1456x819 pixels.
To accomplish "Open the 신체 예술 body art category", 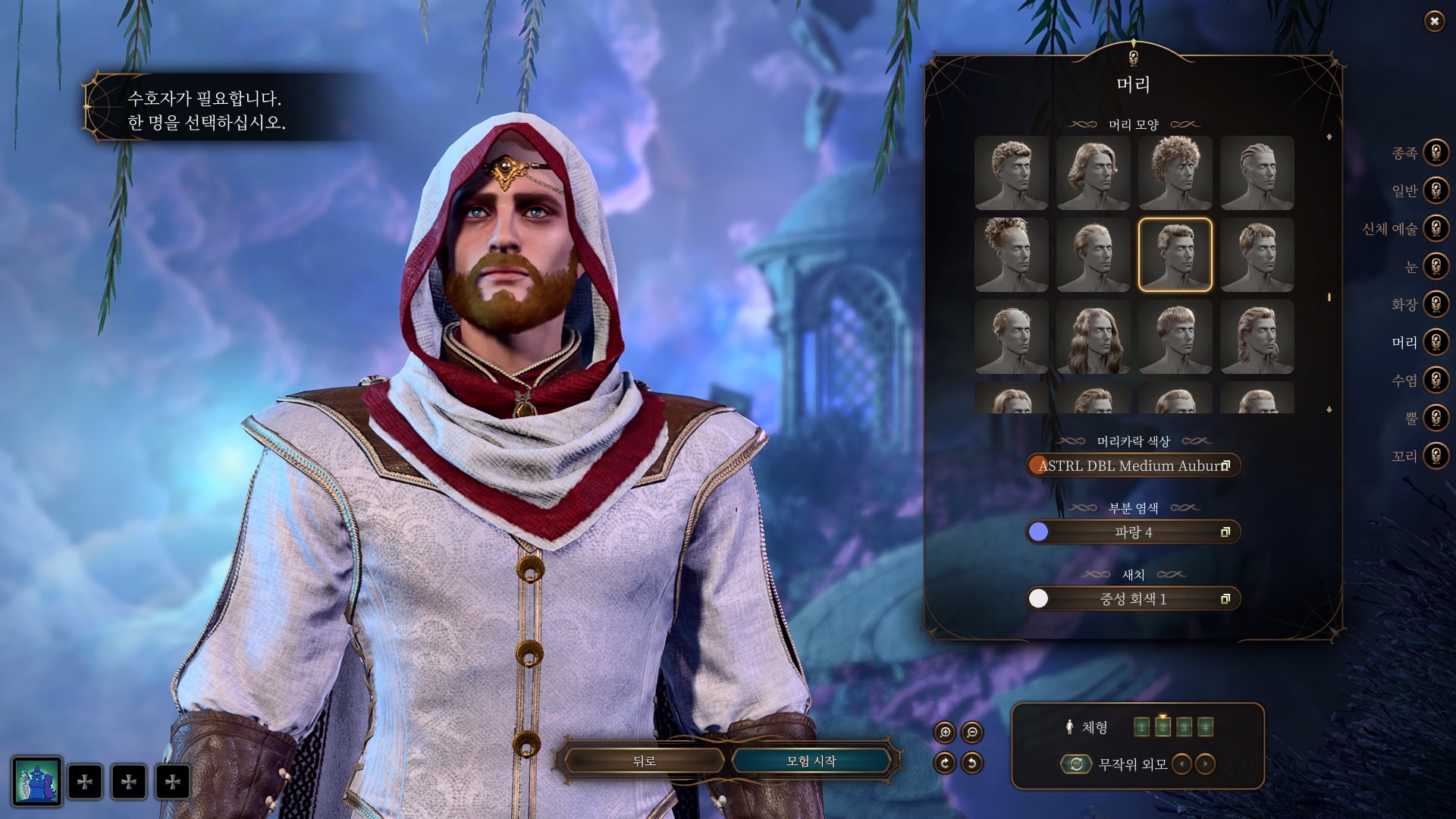I will coord(1435,228).
